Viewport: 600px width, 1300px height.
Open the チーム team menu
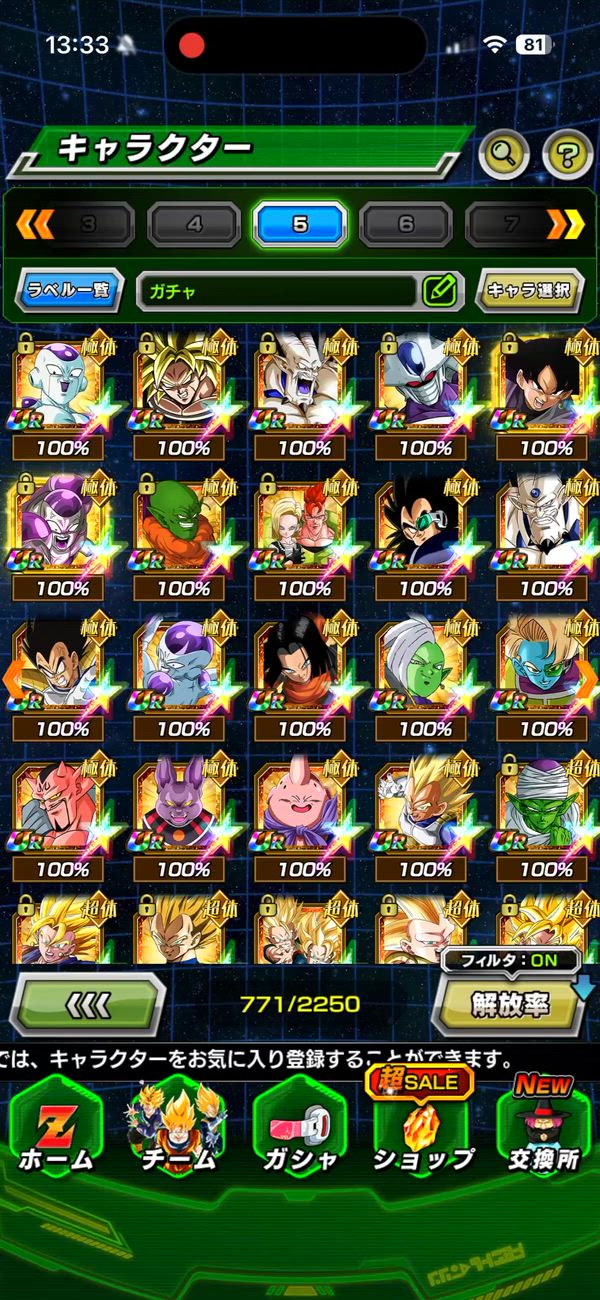click(x=180, y=1128)
